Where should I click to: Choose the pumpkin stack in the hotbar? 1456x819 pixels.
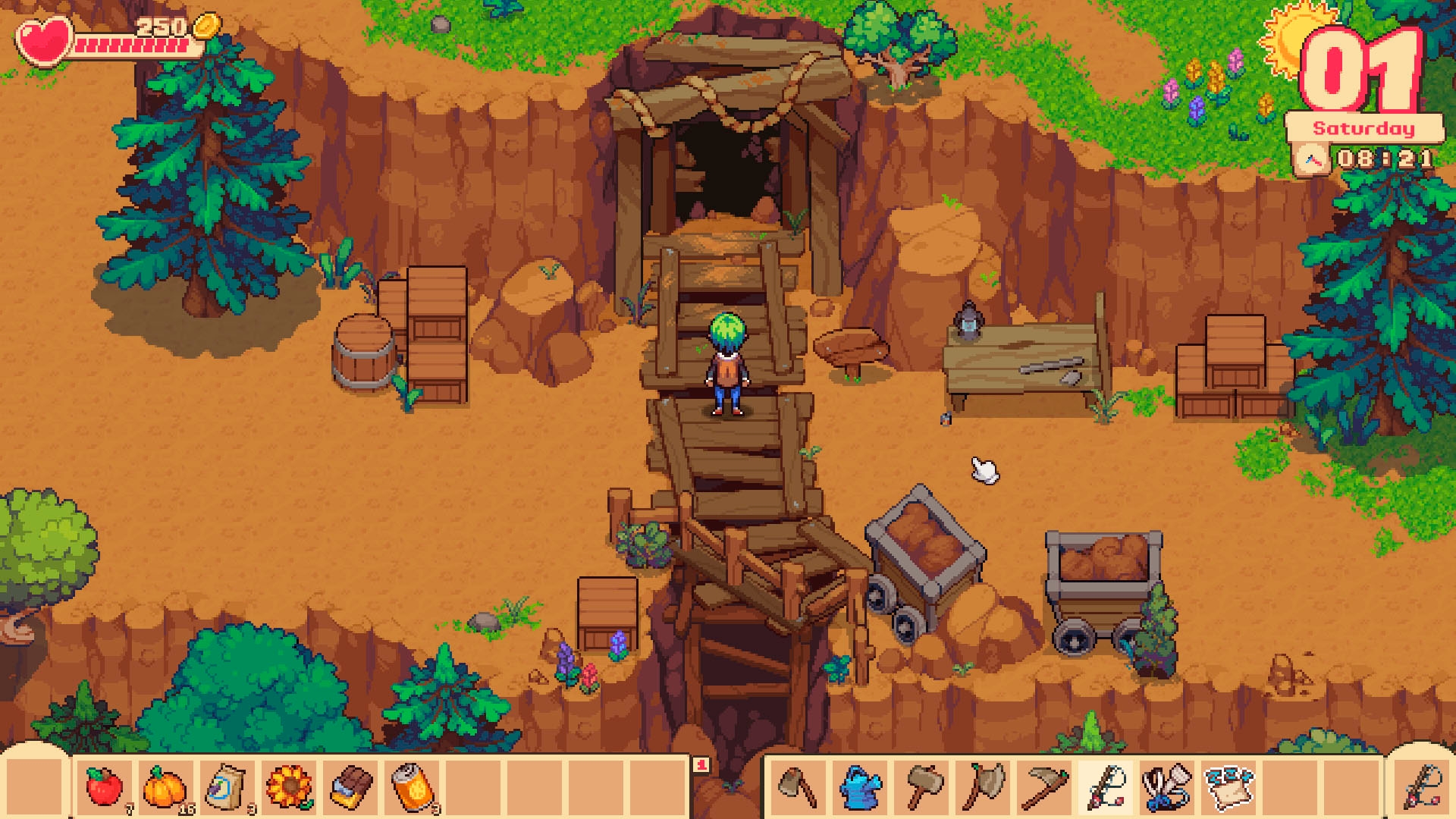coord(165,786)
